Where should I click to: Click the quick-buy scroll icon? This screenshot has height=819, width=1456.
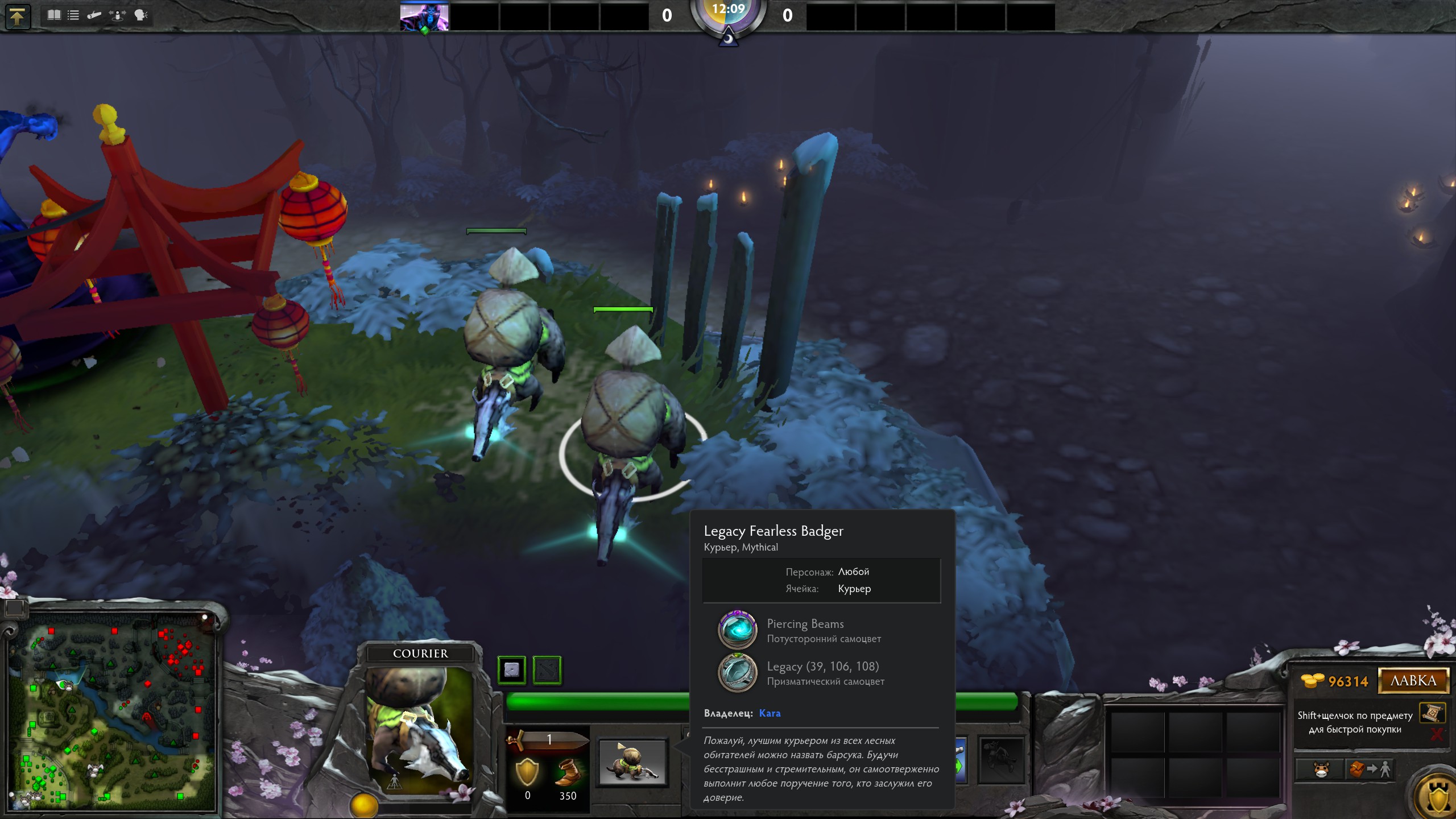pos(1432,713)
